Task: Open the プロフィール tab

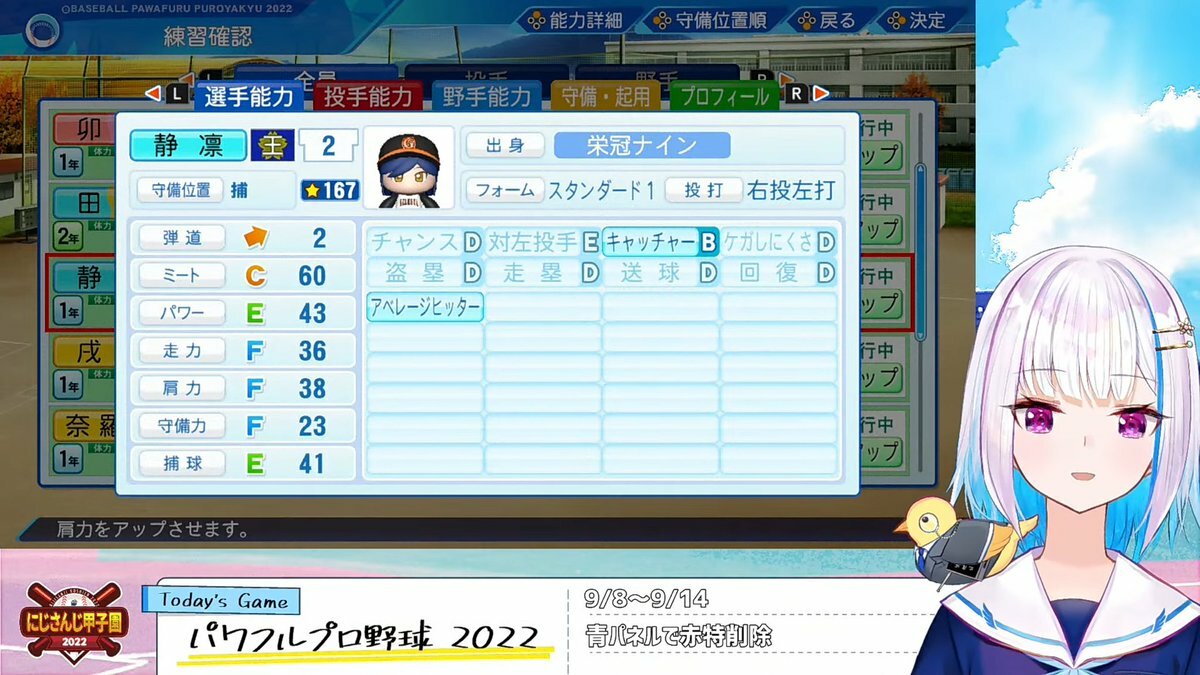Action: pyautogui.click(x=724, y=96)
